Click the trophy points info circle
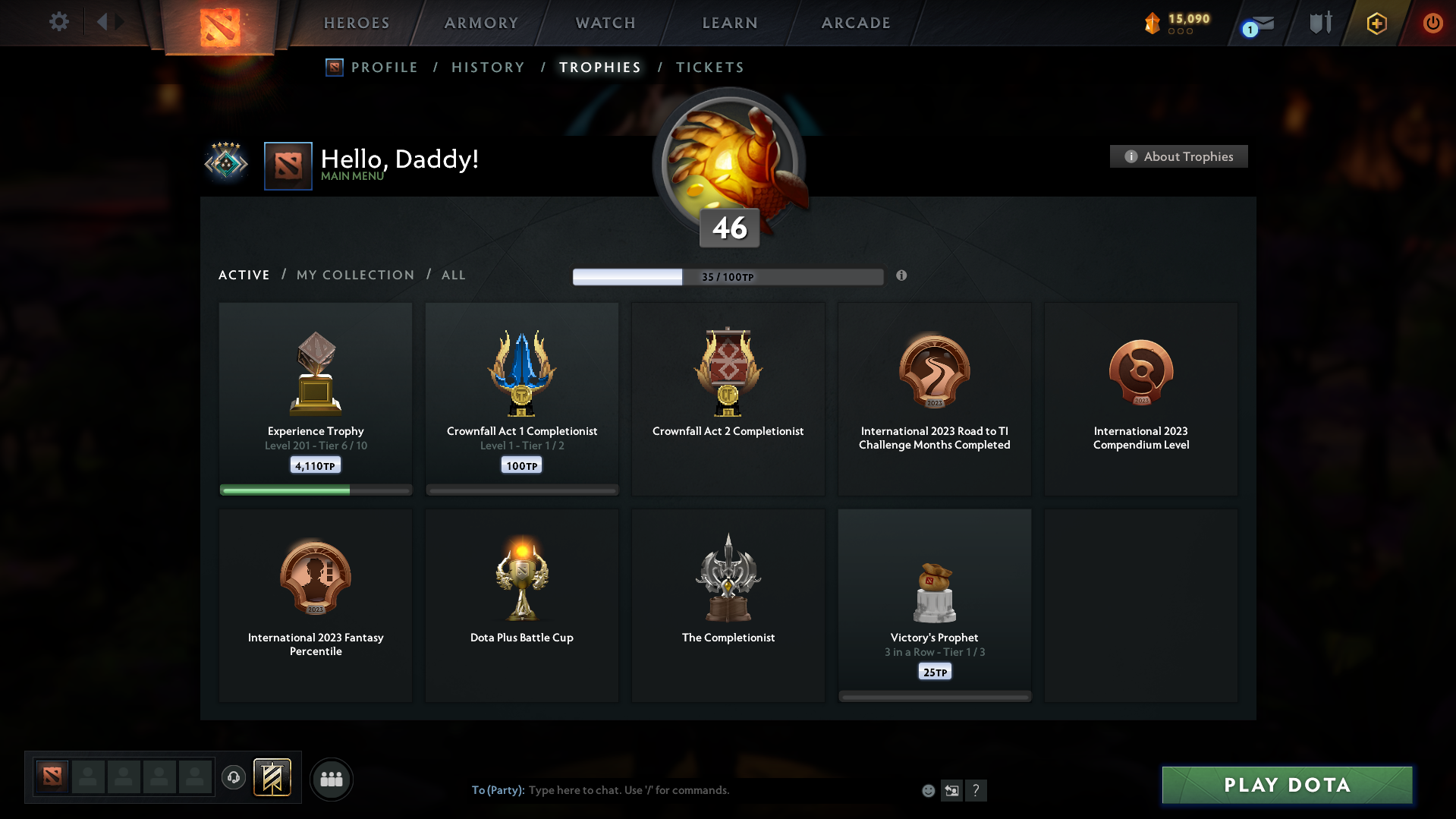Image resolution: width=1456 pixels, height=819 pixels. click(902, 276)
